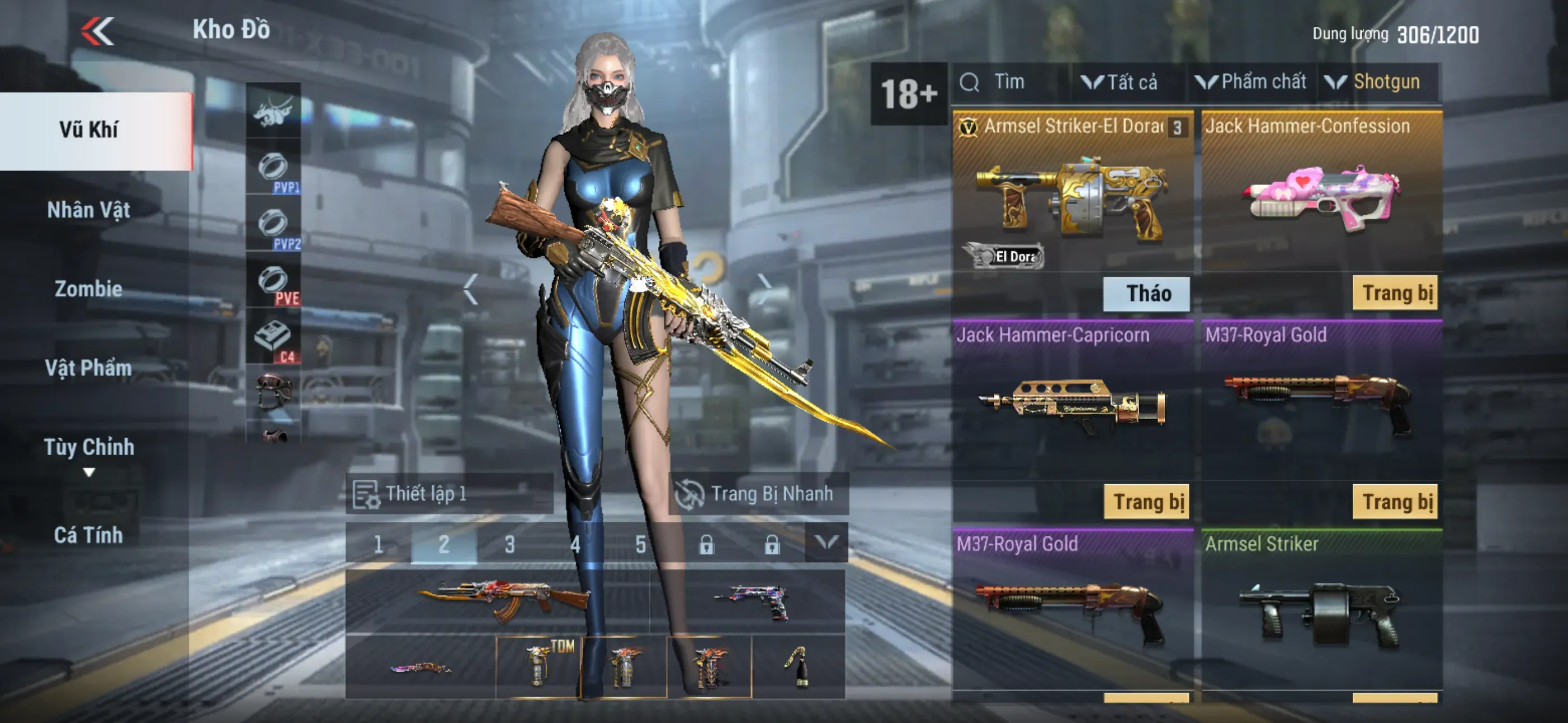Equip the Jack Hammer-Confession shotgun
Viewport: 1568px width, 723px height.
click(1395, 293)
